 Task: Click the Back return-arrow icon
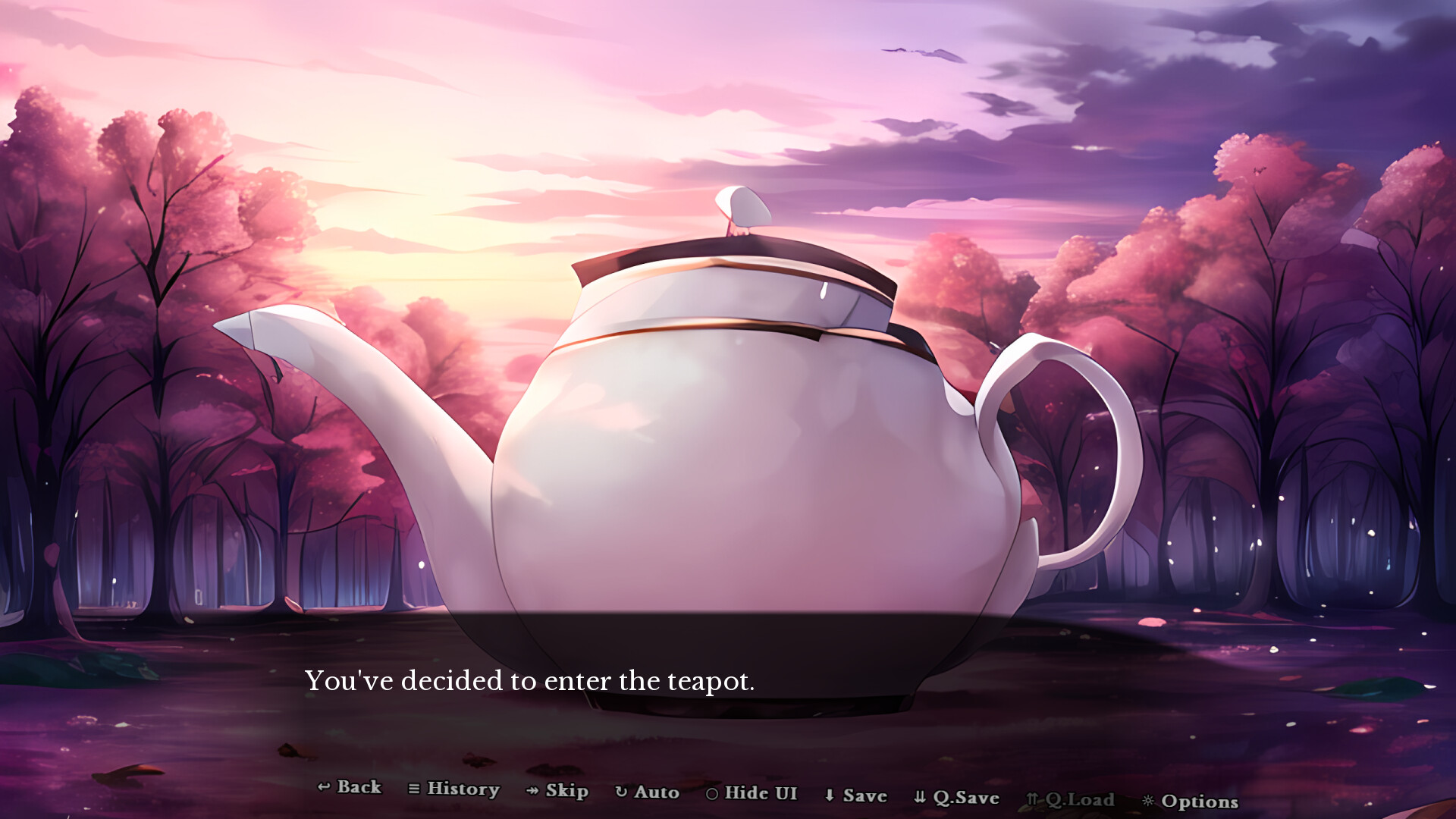pos(323,789)
